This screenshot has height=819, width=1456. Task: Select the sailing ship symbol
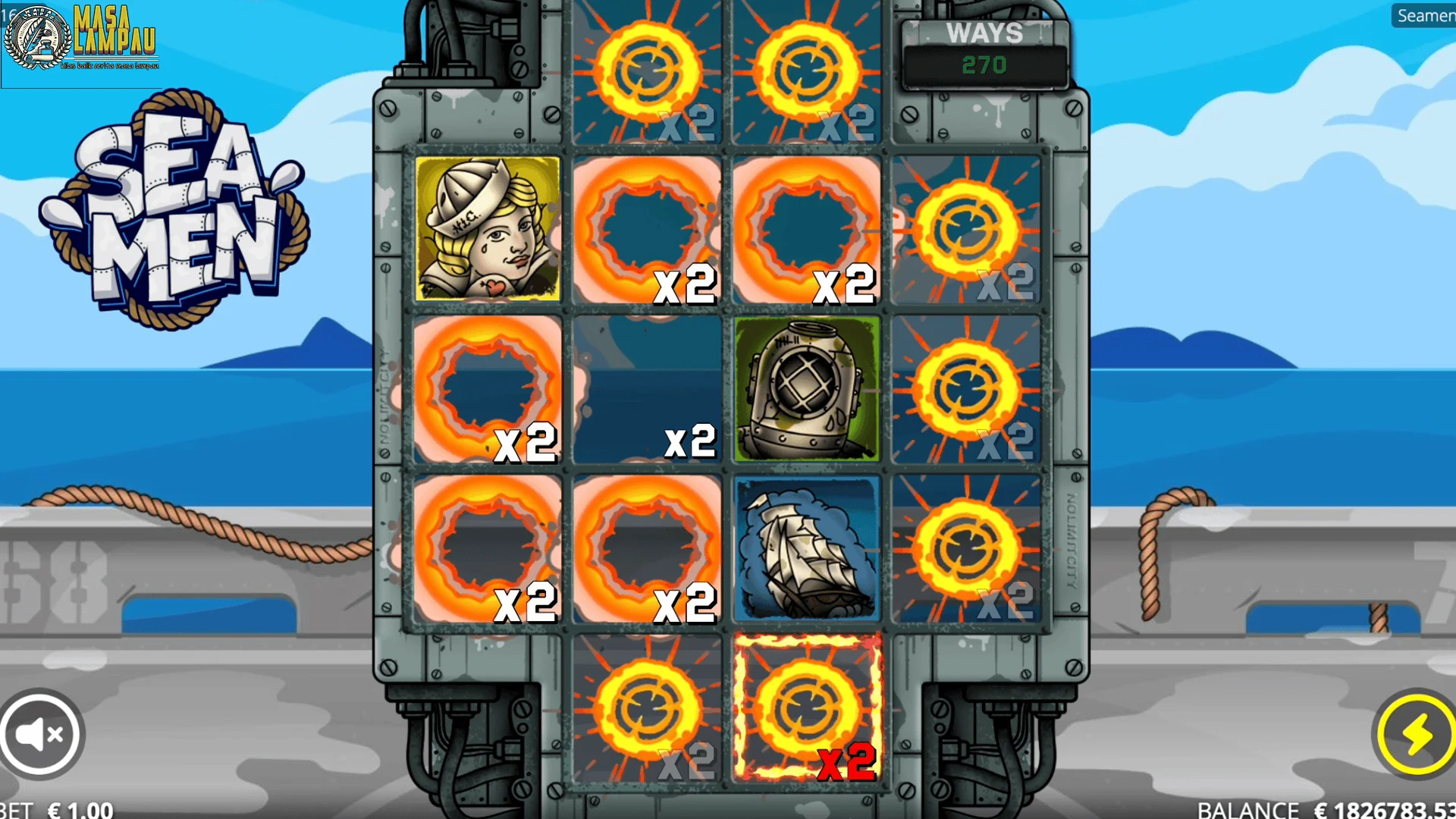(806, 548)
